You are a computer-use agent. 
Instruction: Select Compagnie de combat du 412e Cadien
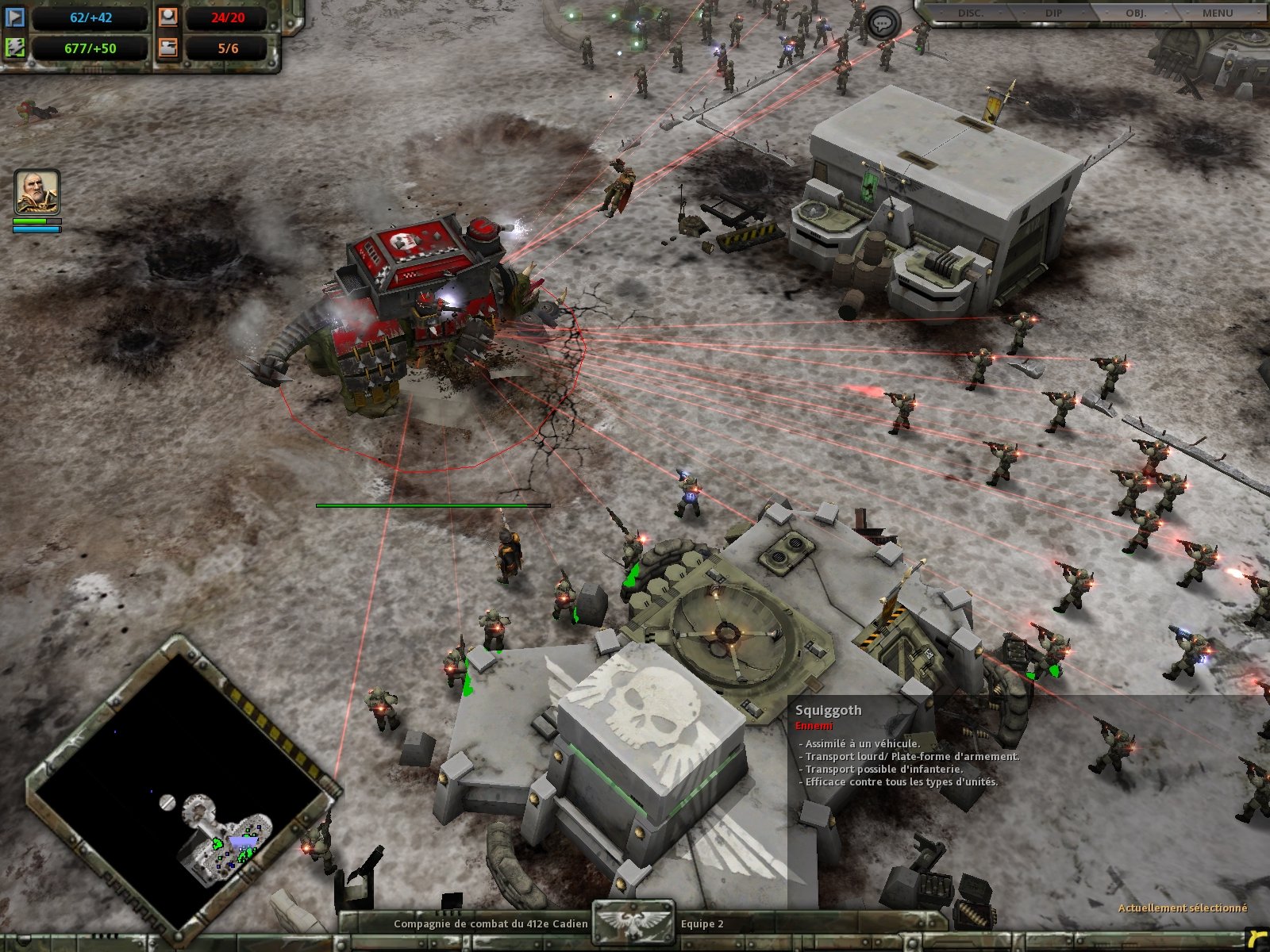click(x=491, y=923)
